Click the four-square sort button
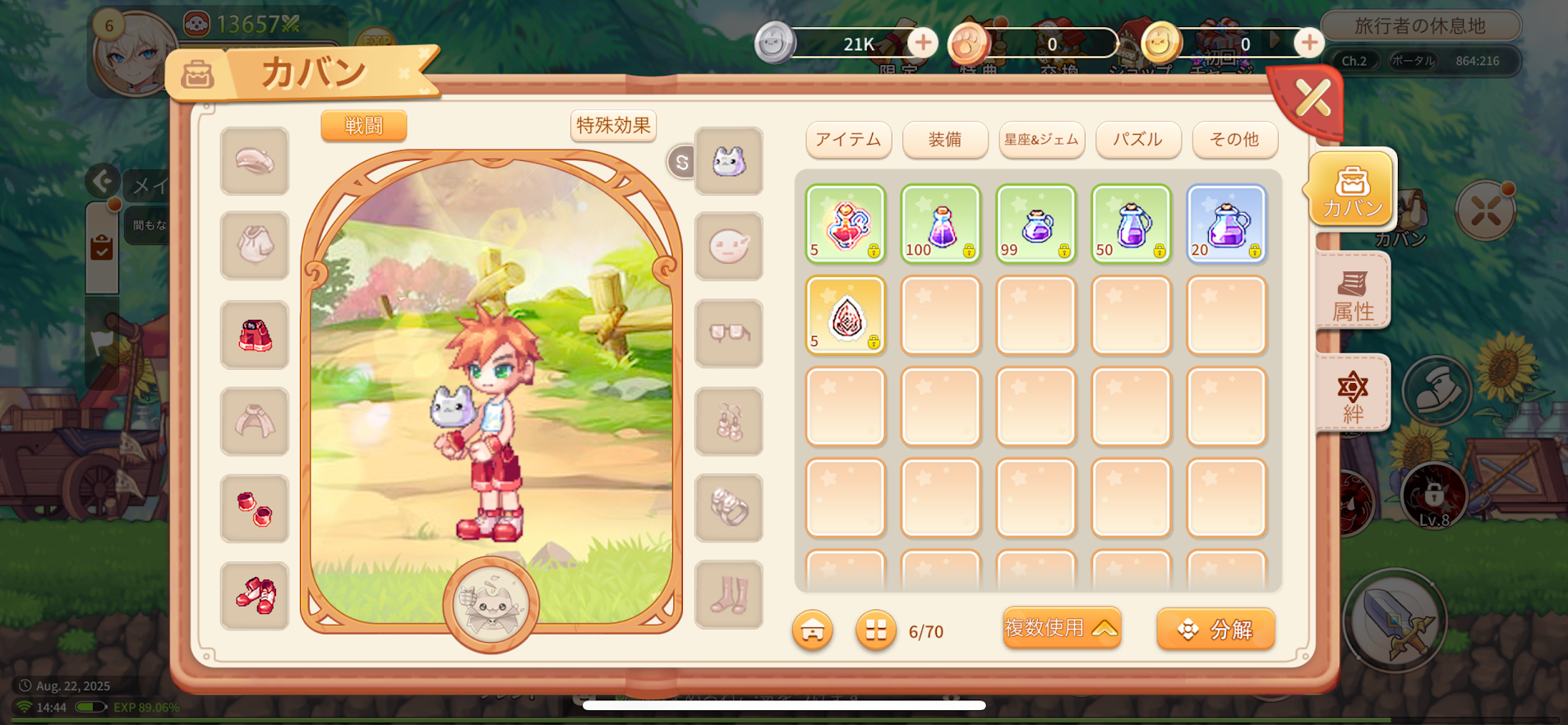The height and width of the screenshot is (725, 1568). 875,630
